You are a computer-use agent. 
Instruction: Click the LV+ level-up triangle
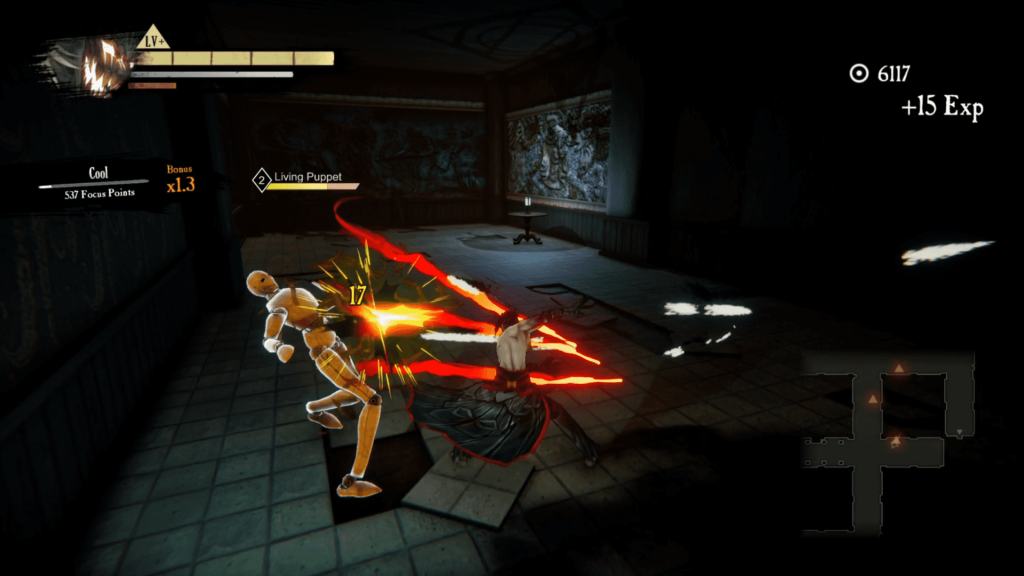coord(153,39)
